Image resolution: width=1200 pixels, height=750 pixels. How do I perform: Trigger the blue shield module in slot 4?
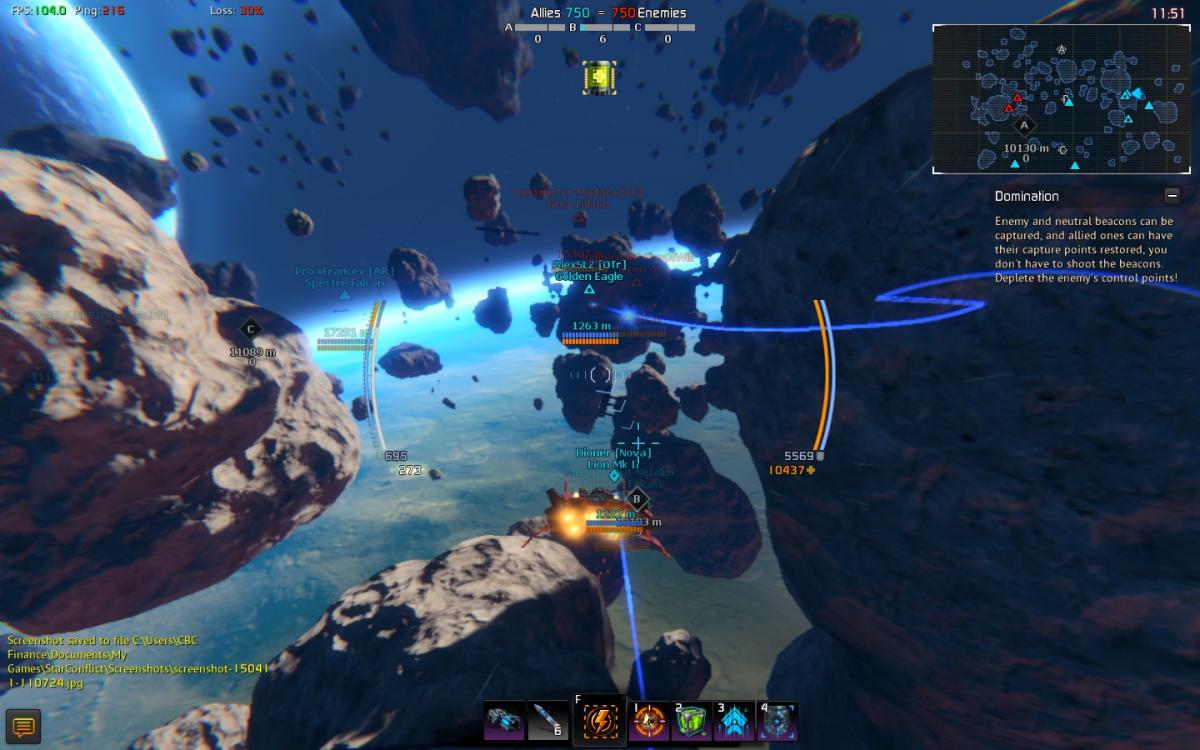tap(778, 721)
